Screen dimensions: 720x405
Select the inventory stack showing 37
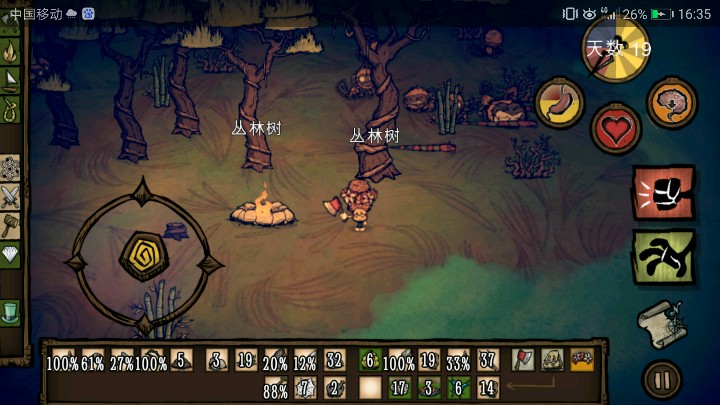coord(488,359)
